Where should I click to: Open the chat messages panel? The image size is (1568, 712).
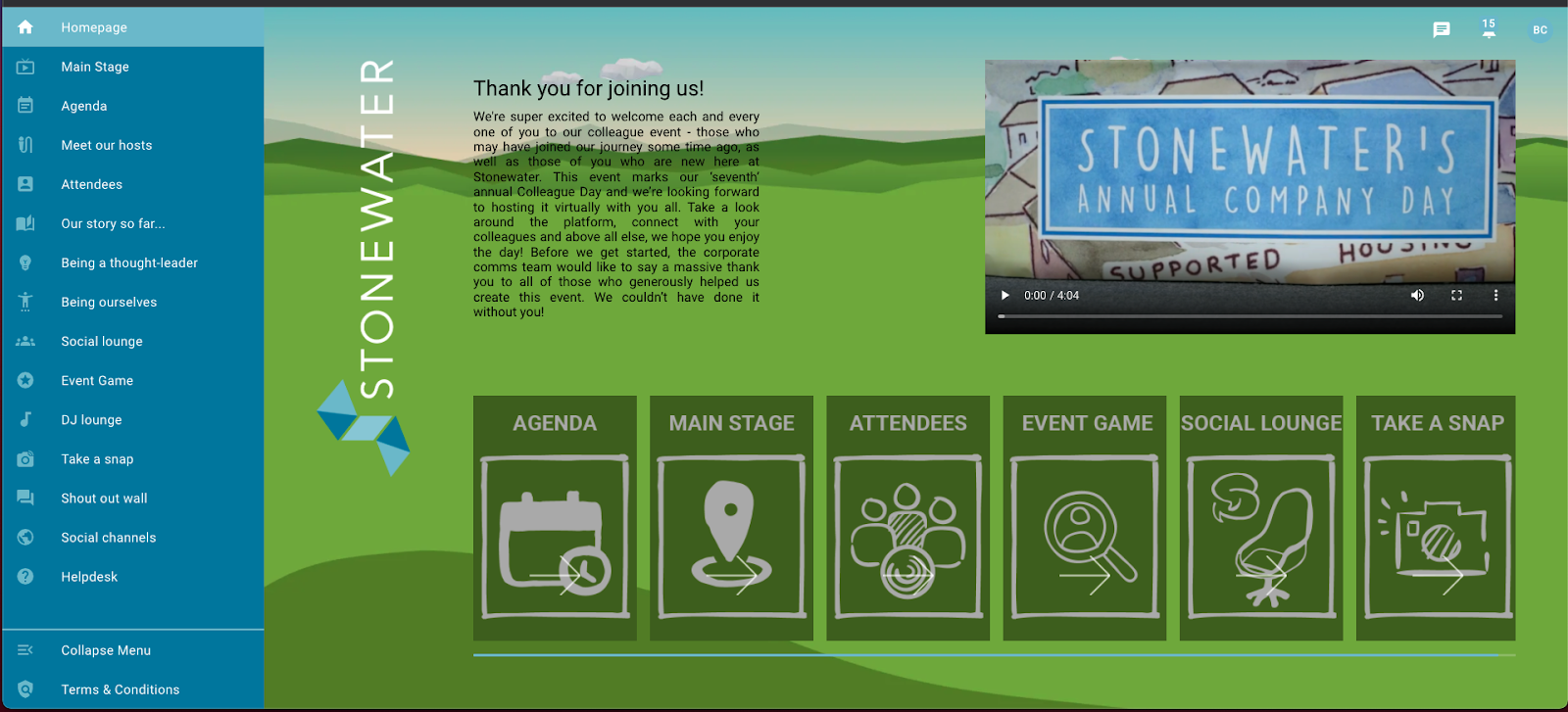pyautogui.click(x=1441, y=29)
